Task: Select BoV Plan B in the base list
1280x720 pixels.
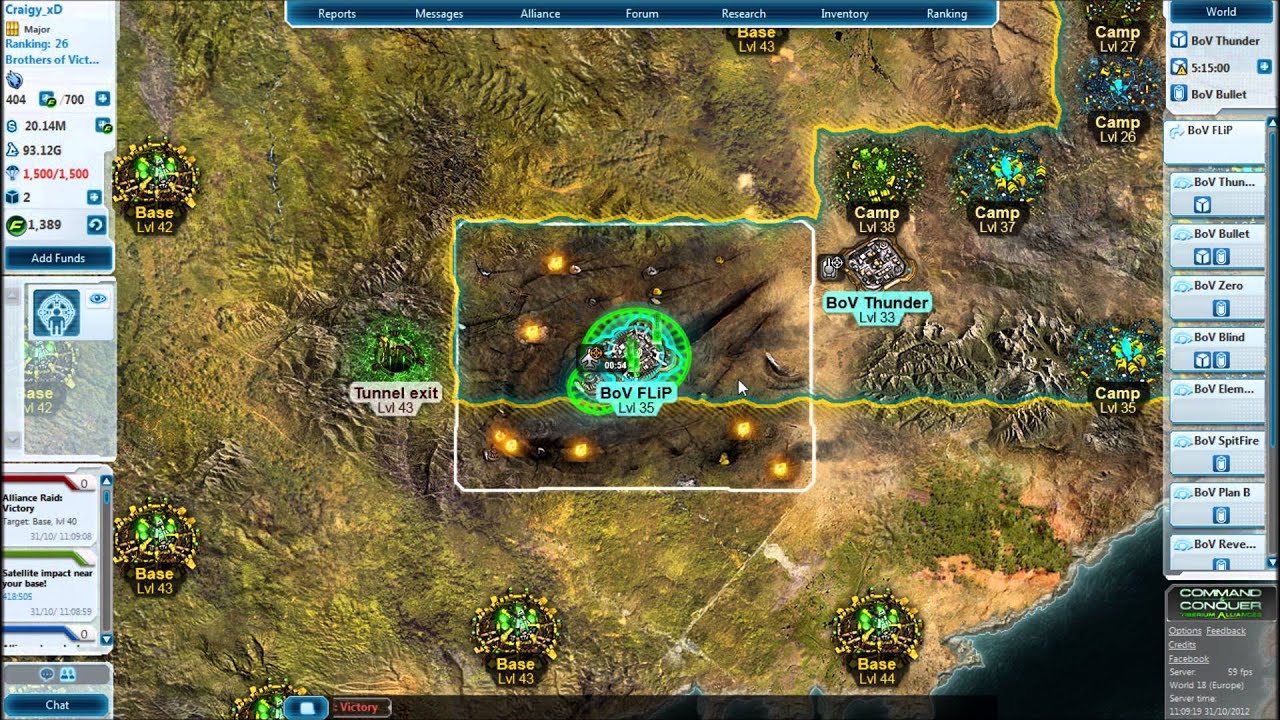Action: point(1219,493)
